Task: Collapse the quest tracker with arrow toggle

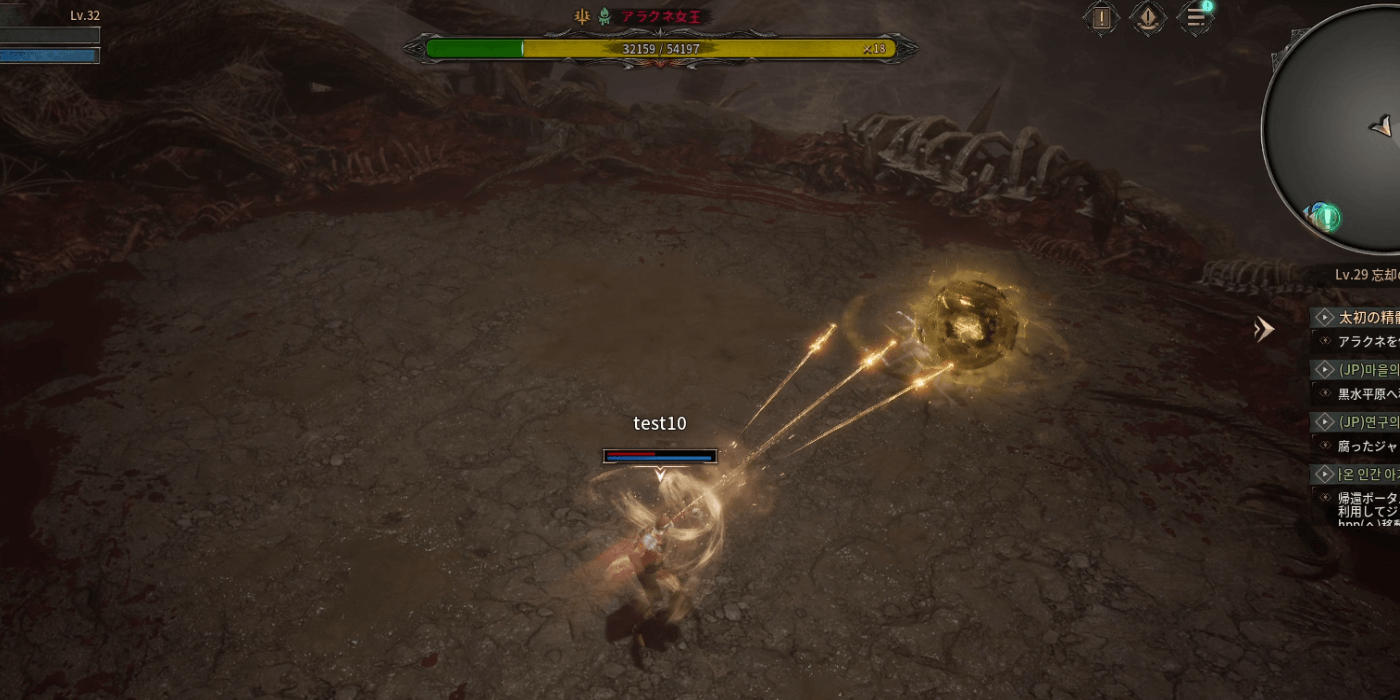Action: [1265, 329]
